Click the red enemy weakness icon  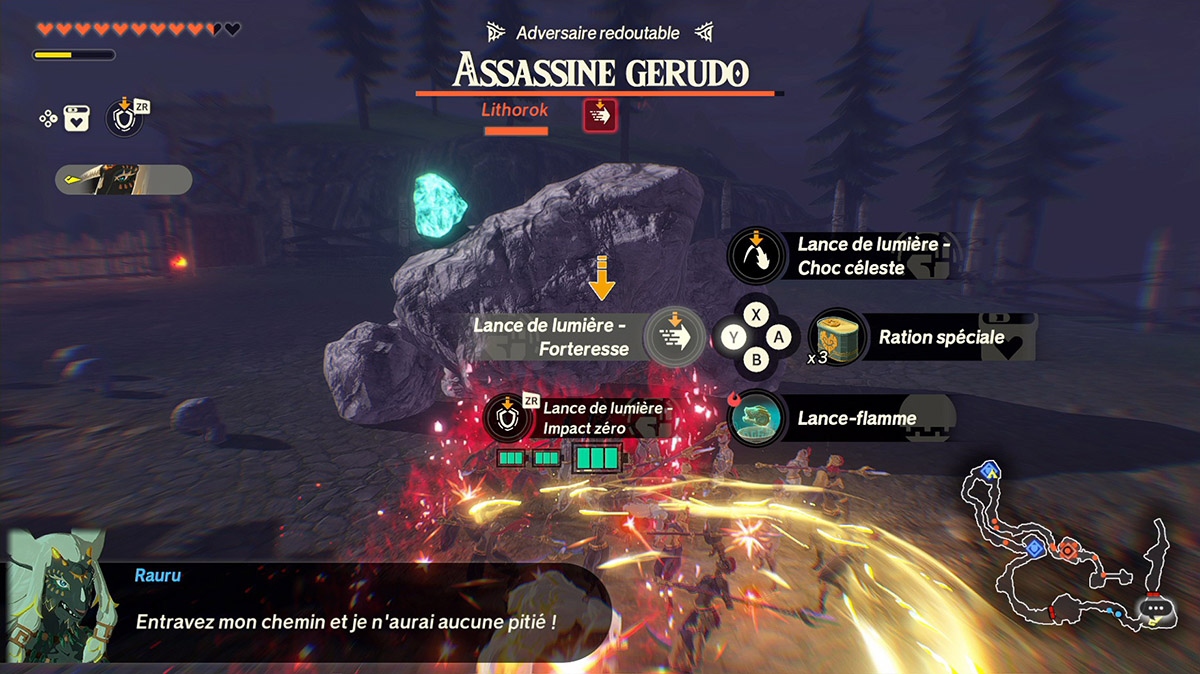[600, 116]
